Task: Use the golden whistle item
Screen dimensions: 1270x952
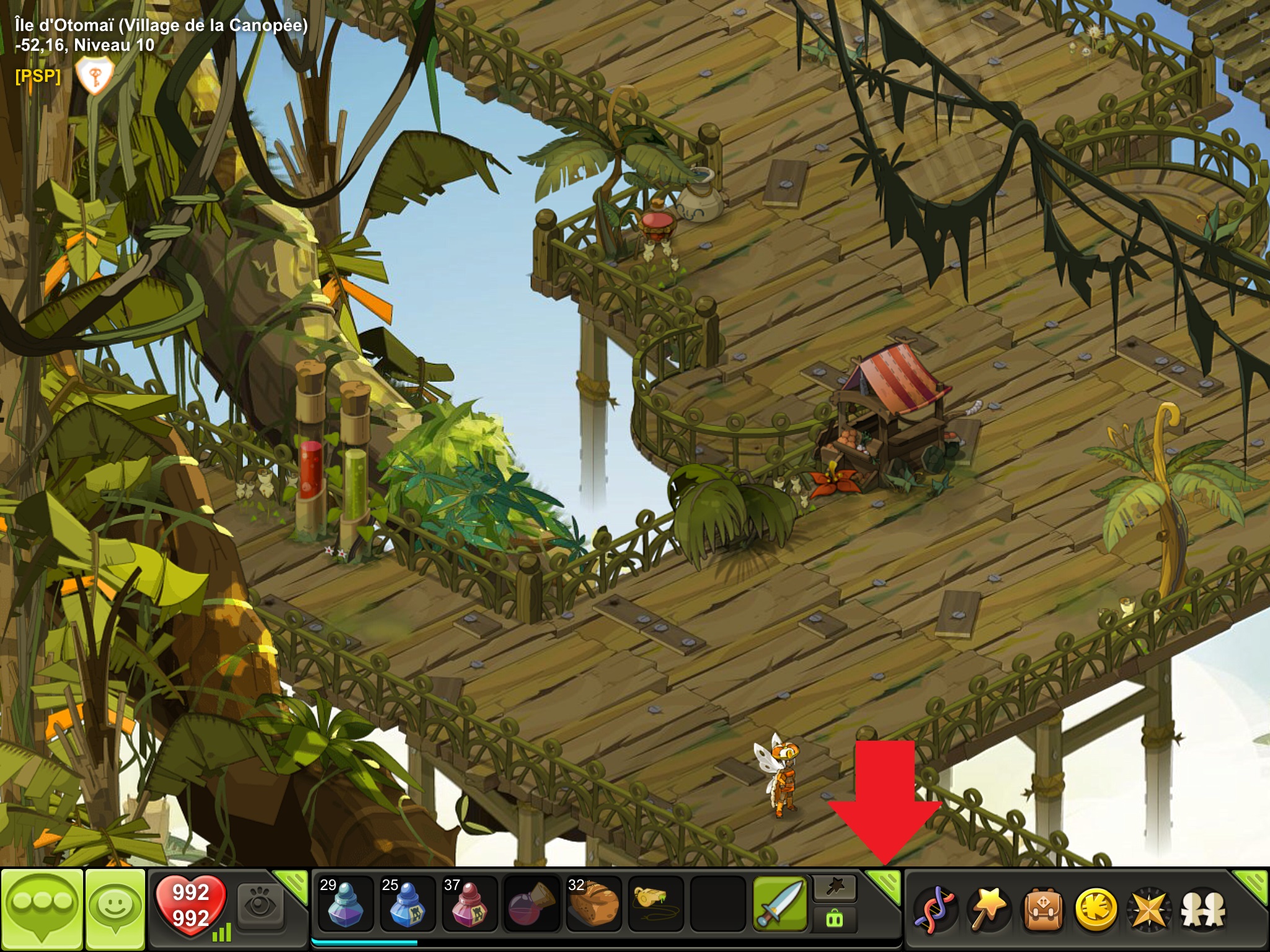Action: (655, 905)
